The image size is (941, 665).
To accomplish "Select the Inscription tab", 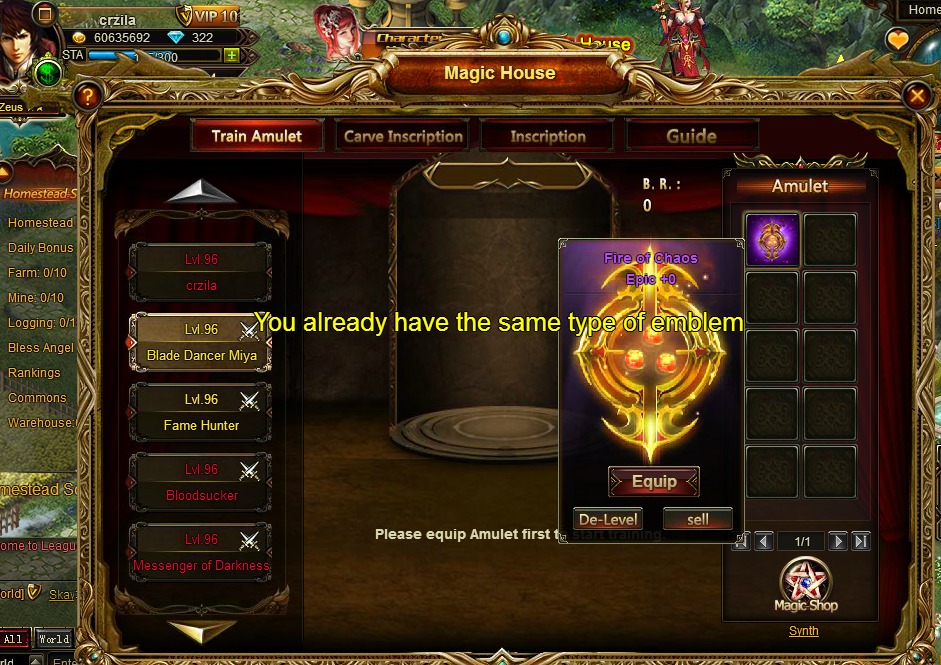I will (x=548, y=136).
